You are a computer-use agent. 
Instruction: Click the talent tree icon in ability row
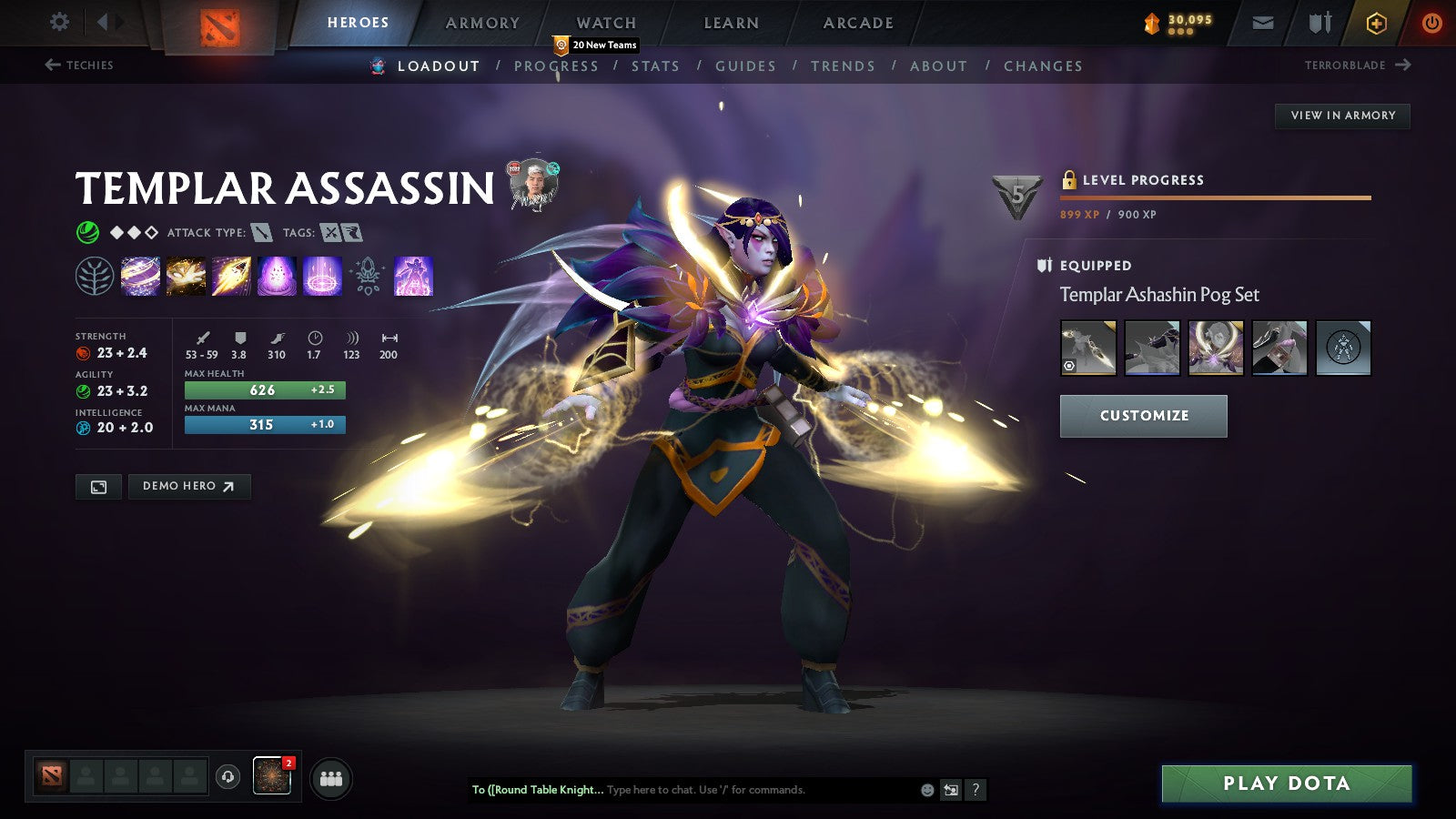click(93, 277)
